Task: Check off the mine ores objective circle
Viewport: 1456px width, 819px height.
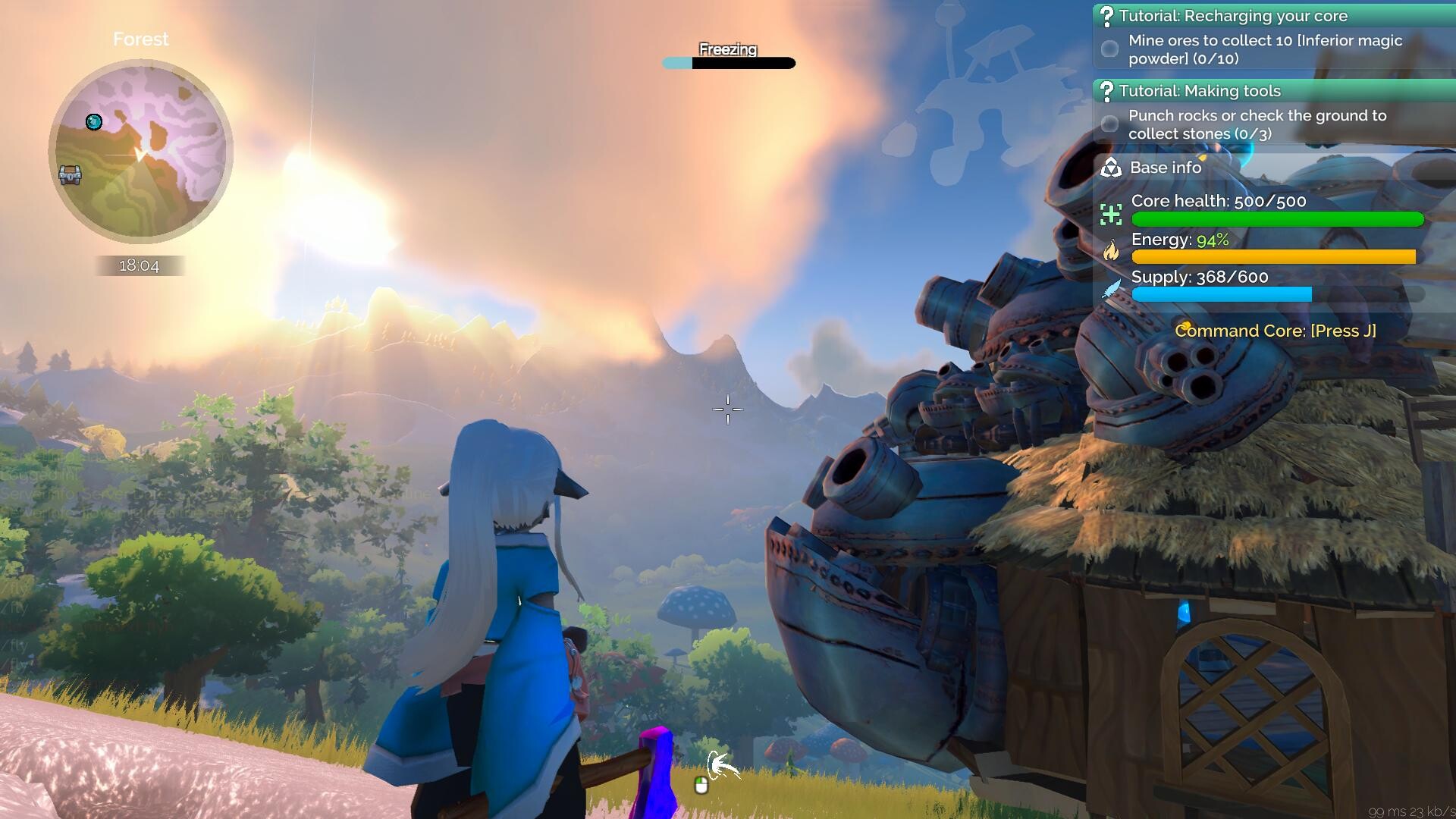Action: click(1109, 49)
